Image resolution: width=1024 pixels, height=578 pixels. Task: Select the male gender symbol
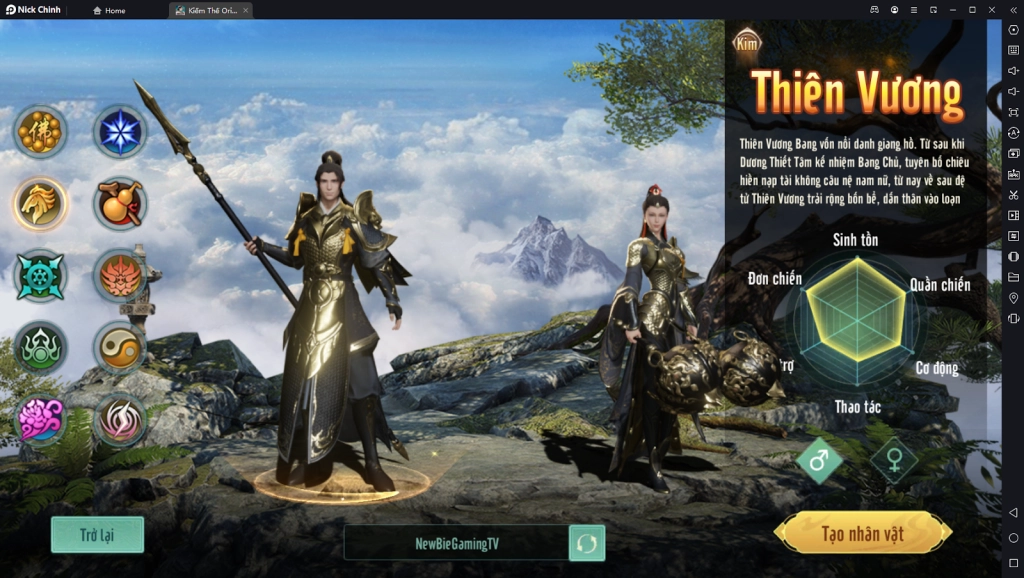tap(819, 461)
